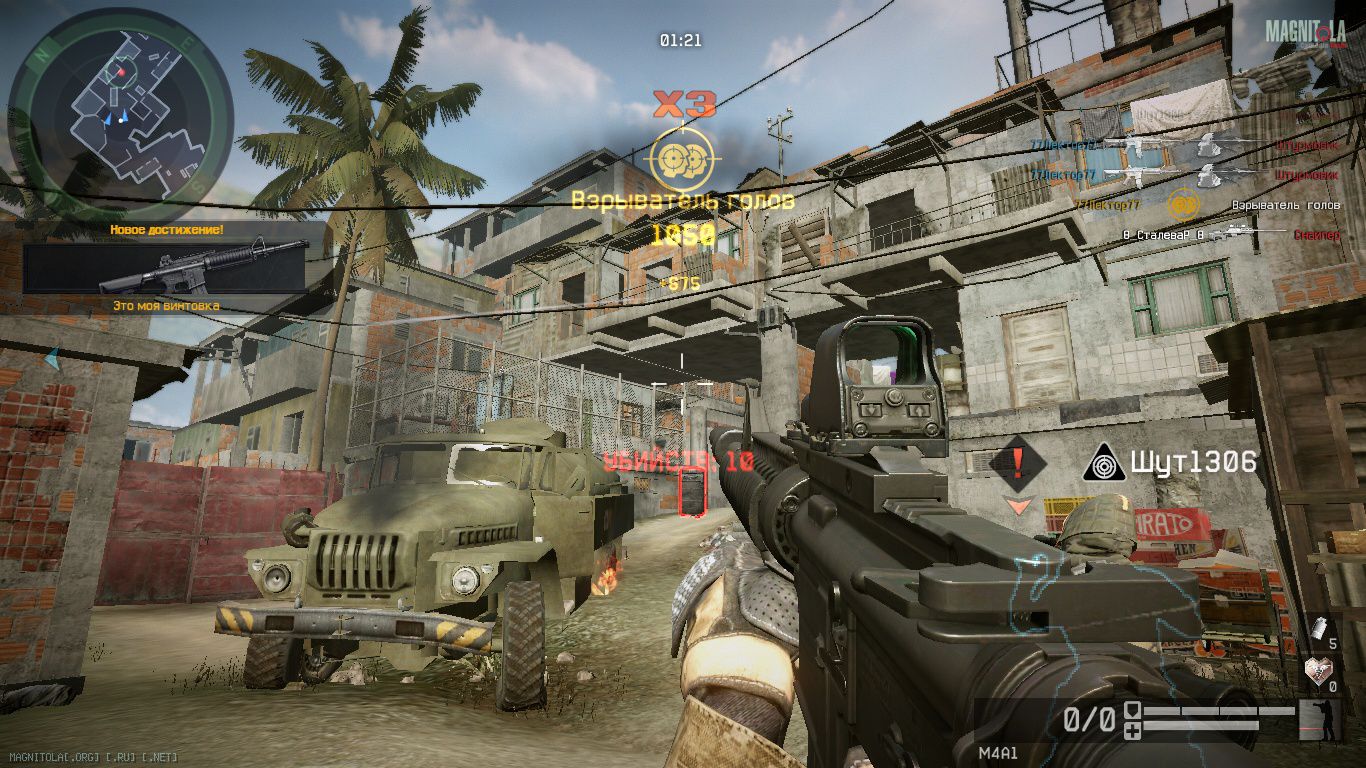The width and height of the screenshot is (1366, 768).
Task: Click the health cross icon
Action: point(1133,731)
